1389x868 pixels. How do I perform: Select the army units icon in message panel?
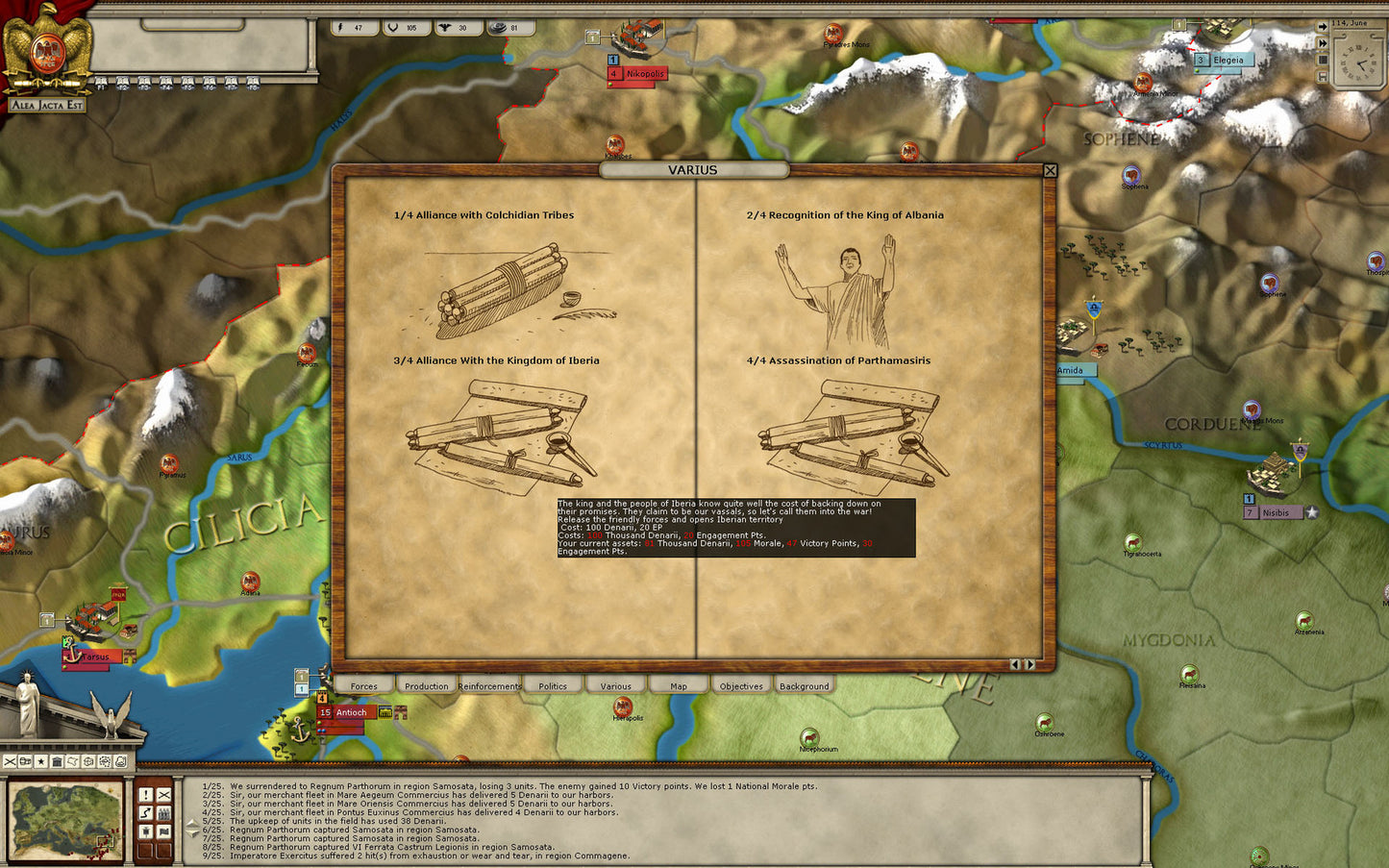pos(164,812)
